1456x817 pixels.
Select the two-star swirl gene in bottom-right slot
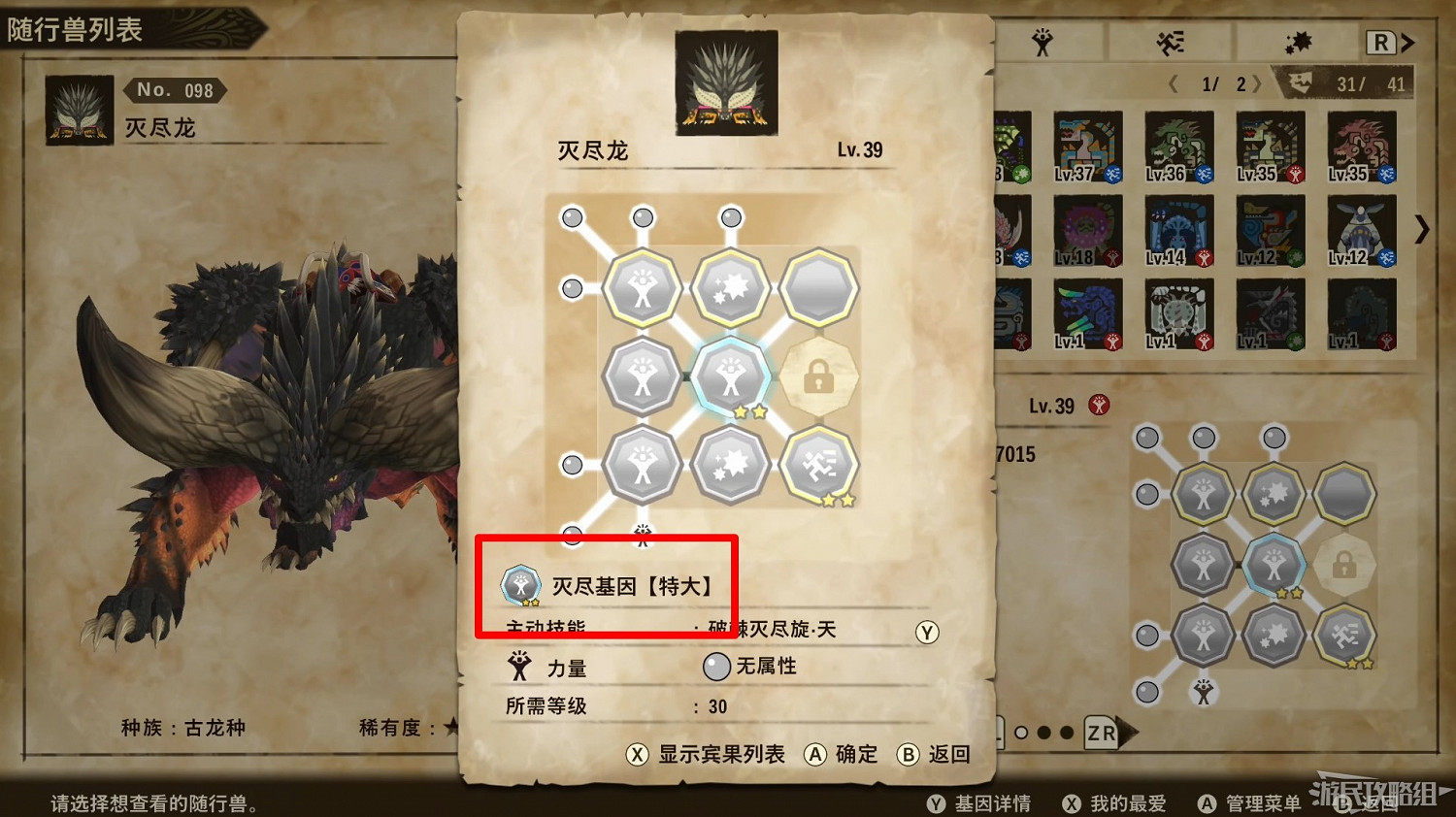[x=820, y=466]
